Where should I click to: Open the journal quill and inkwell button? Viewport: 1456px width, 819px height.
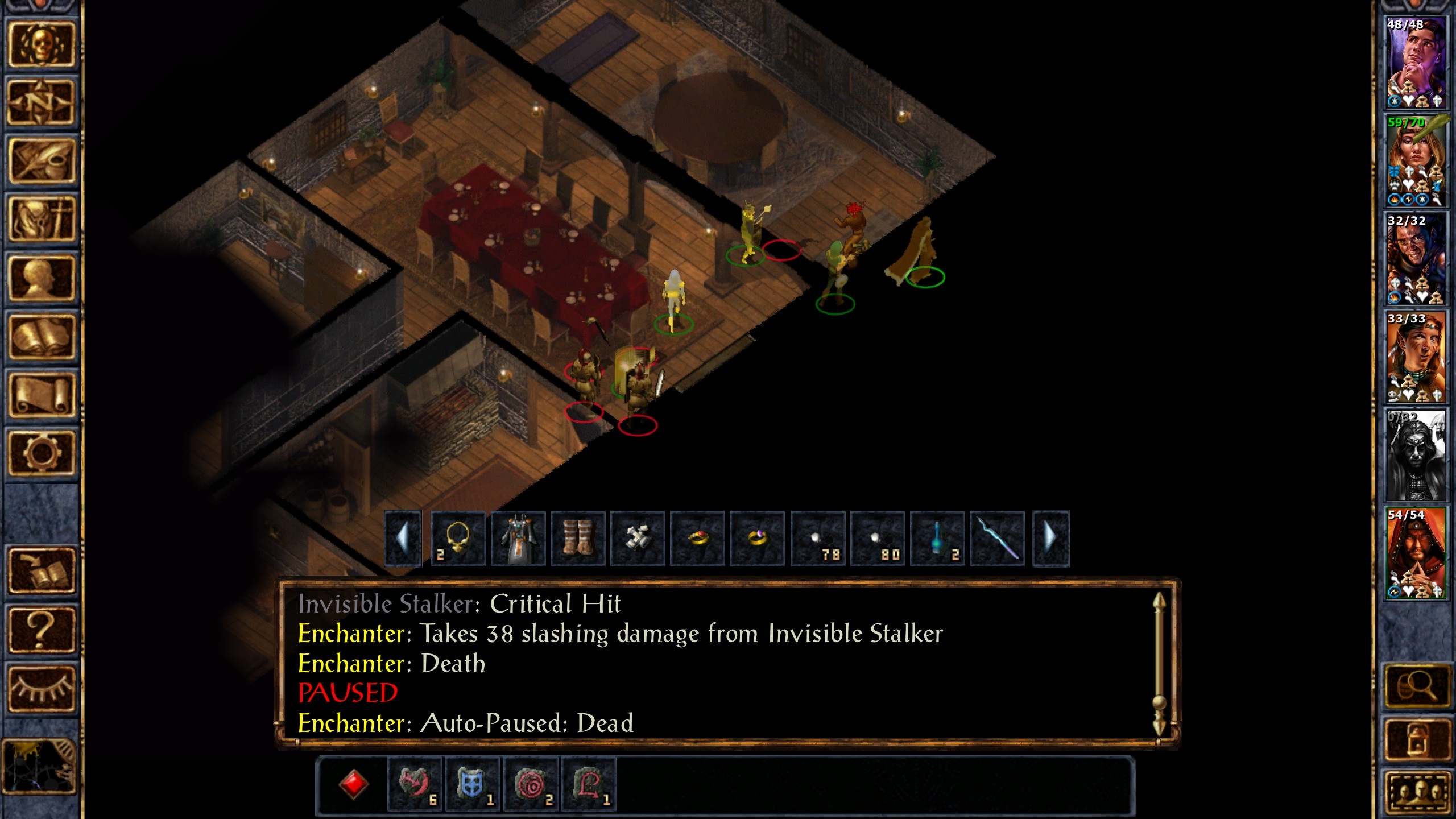(41, 161)
